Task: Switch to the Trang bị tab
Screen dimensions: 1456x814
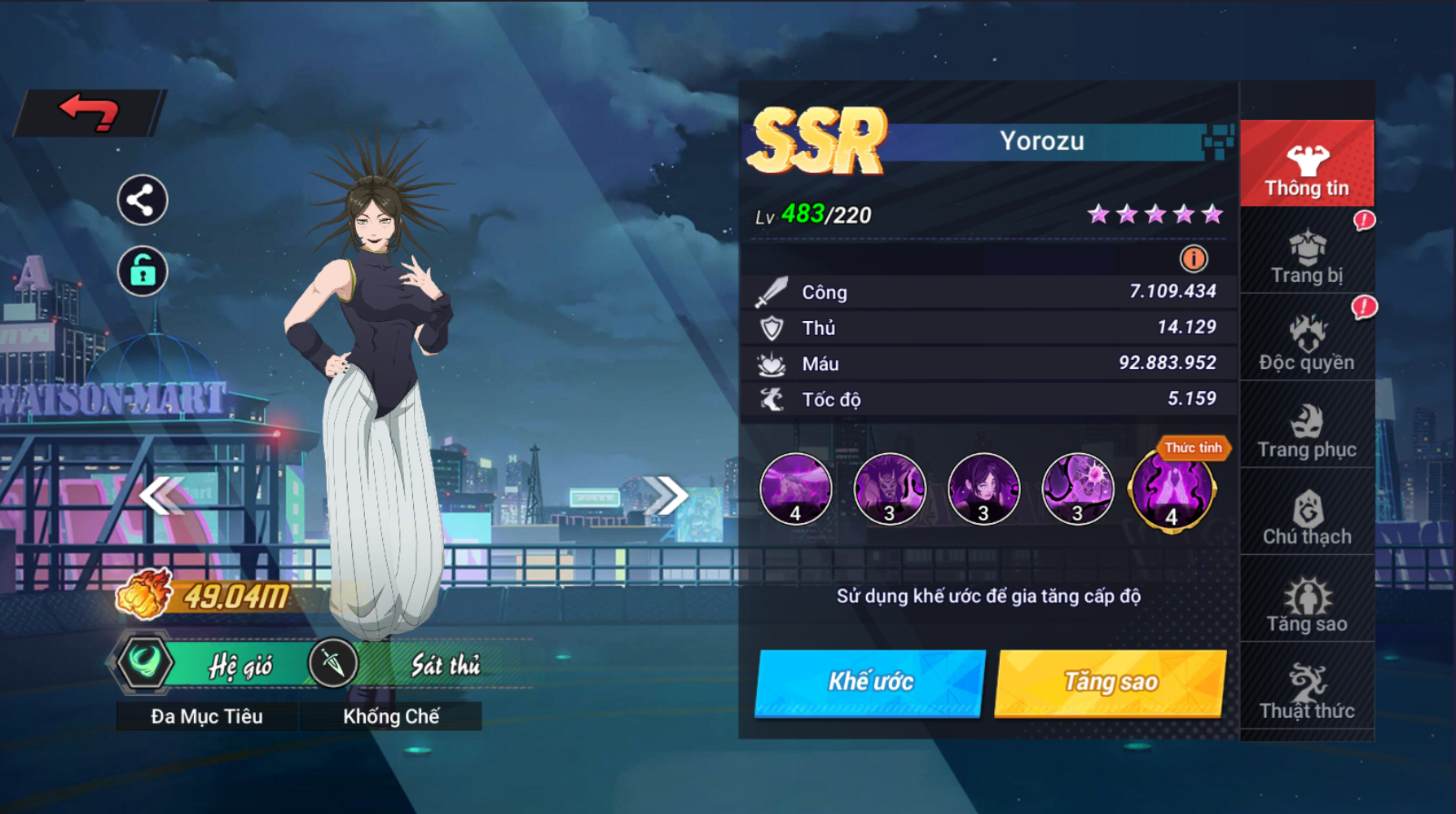Action: coord(1306,256)
